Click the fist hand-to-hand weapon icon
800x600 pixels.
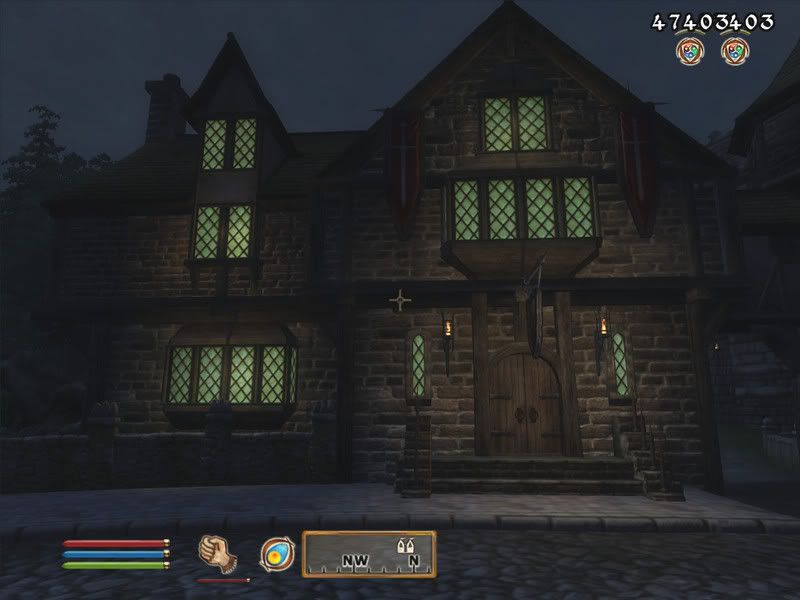(215, 552)
